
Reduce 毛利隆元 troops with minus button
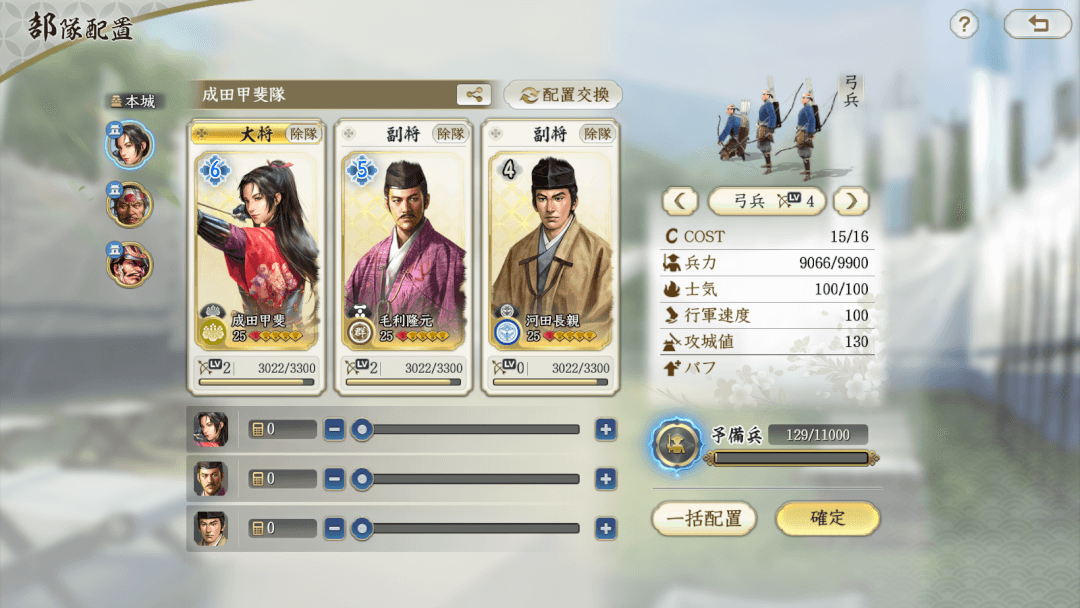(x=335, y=479)
